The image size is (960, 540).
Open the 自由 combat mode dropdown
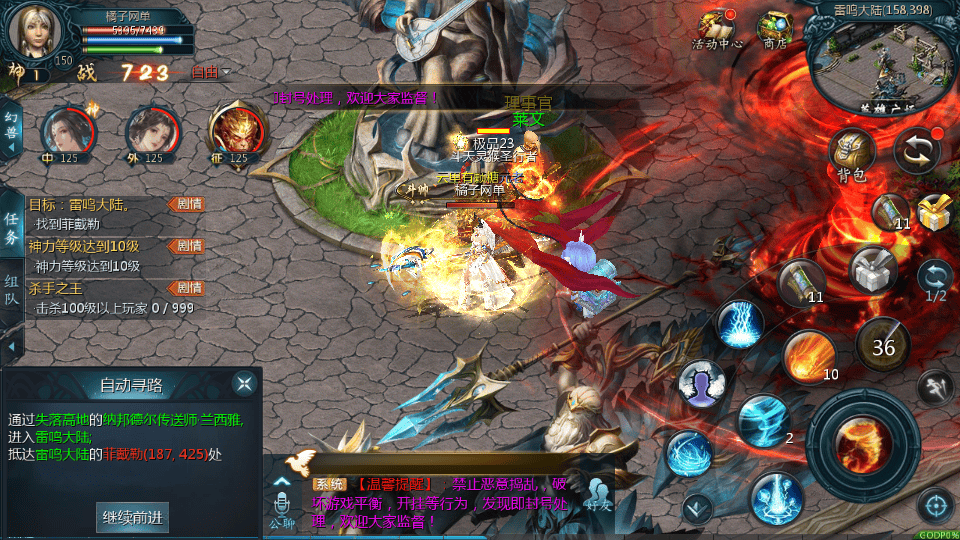(210, 72)
